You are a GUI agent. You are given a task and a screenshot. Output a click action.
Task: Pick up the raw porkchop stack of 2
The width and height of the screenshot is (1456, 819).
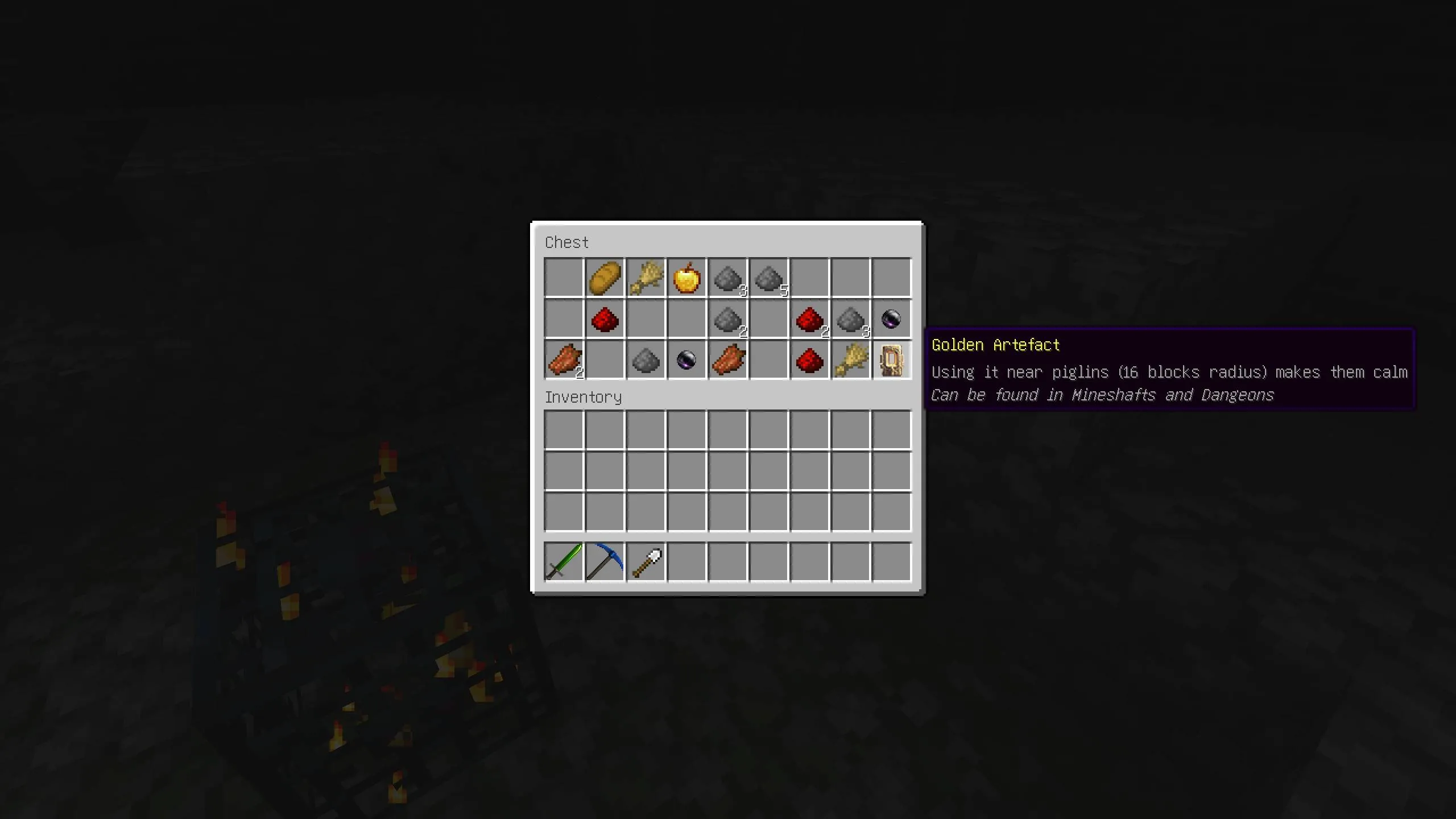563,360
